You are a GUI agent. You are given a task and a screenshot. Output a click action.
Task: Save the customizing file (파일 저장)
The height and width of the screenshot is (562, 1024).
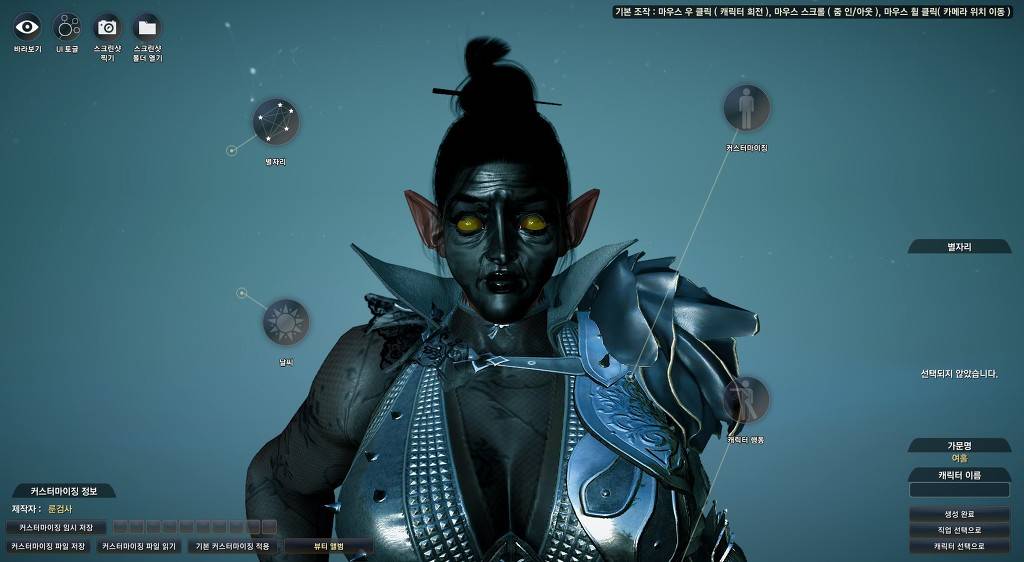pyautogui.click(x=48, y=547)
